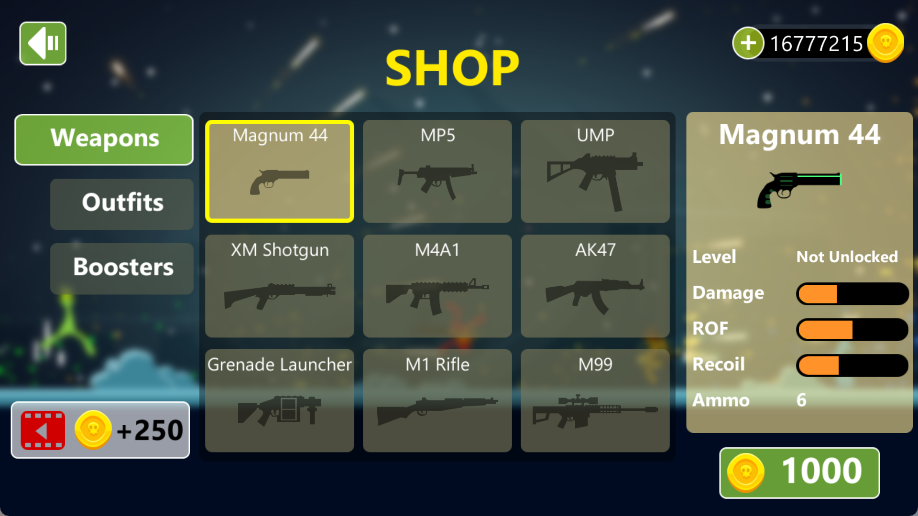The width and height of the screenshot is (918, 516).
Task: Select the Magnum 44 weapon tile
Action: coord(280,171)
